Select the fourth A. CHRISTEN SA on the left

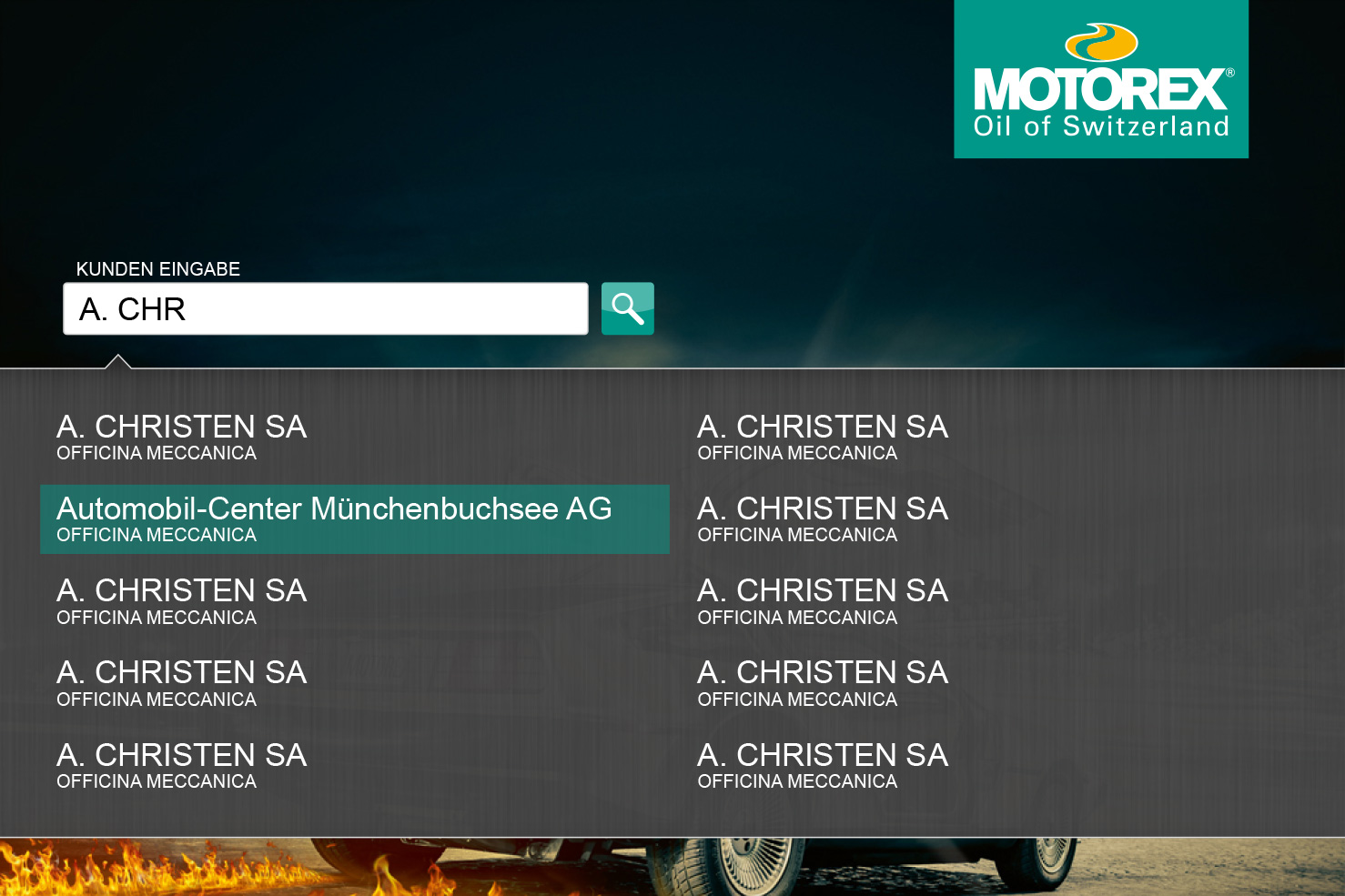182,672
